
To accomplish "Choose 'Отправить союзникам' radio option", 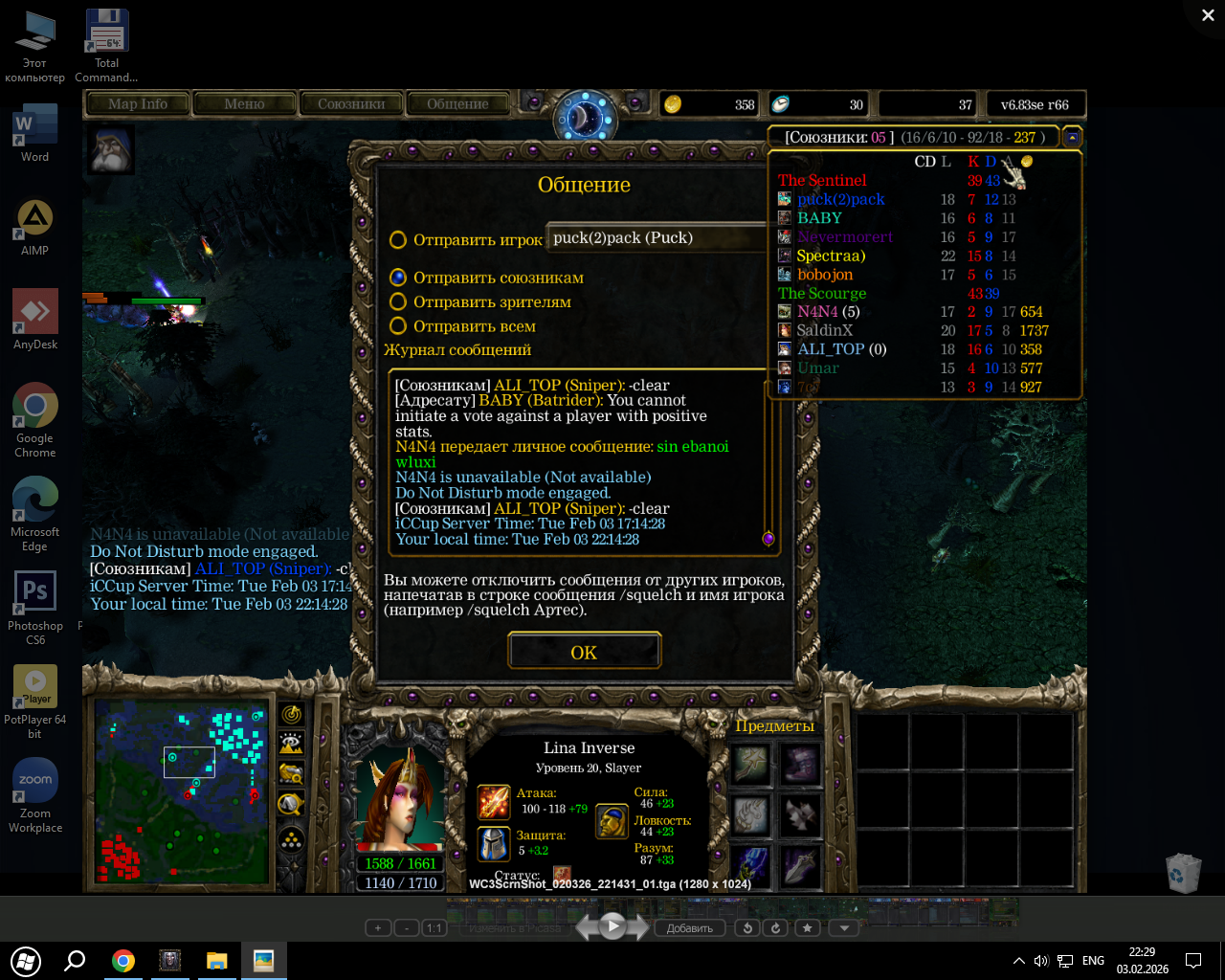I will pyautogui.click(x=398, y=278).
